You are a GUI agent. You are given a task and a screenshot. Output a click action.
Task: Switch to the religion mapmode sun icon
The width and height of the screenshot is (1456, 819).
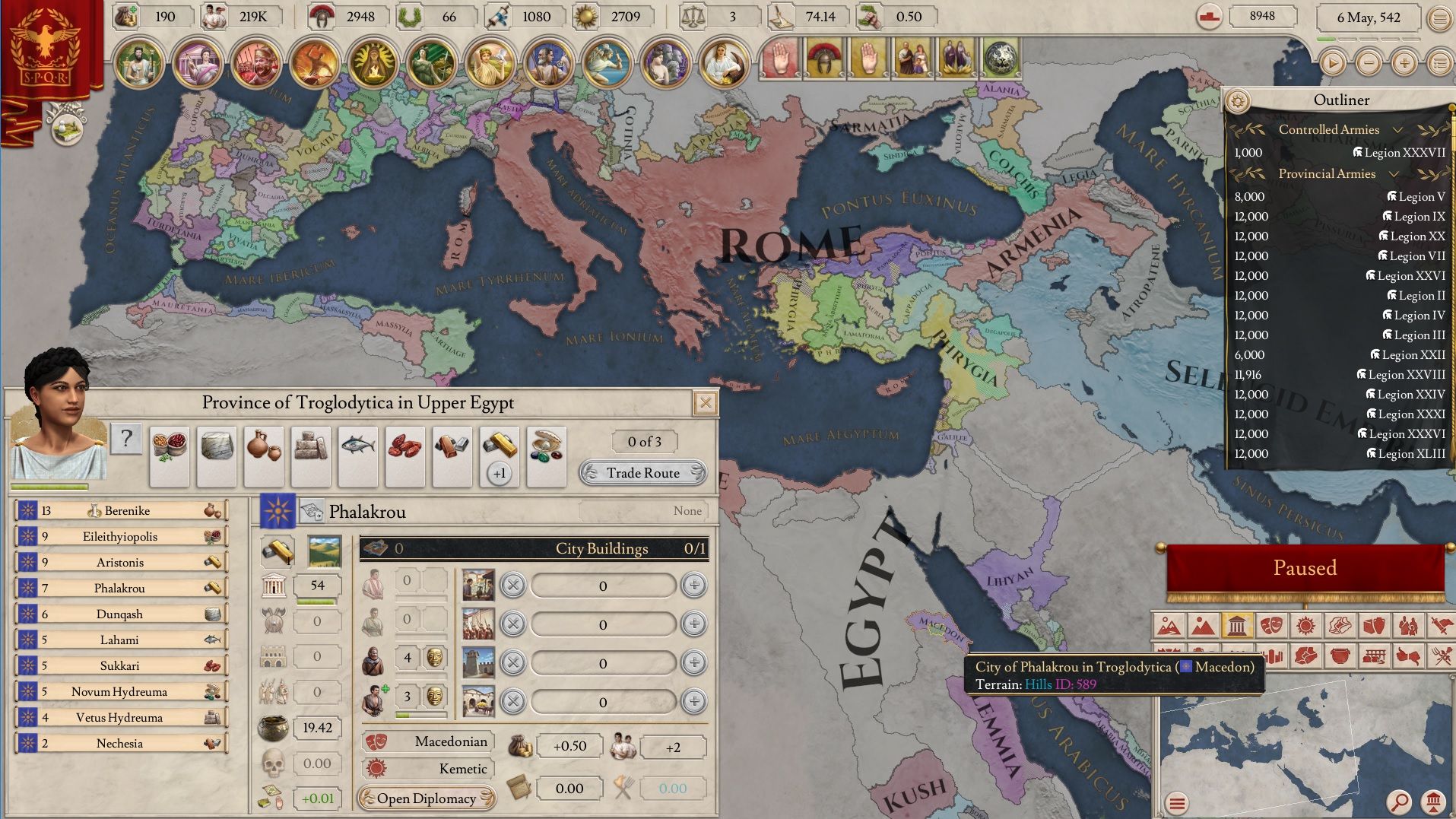tap(1305, 625)
